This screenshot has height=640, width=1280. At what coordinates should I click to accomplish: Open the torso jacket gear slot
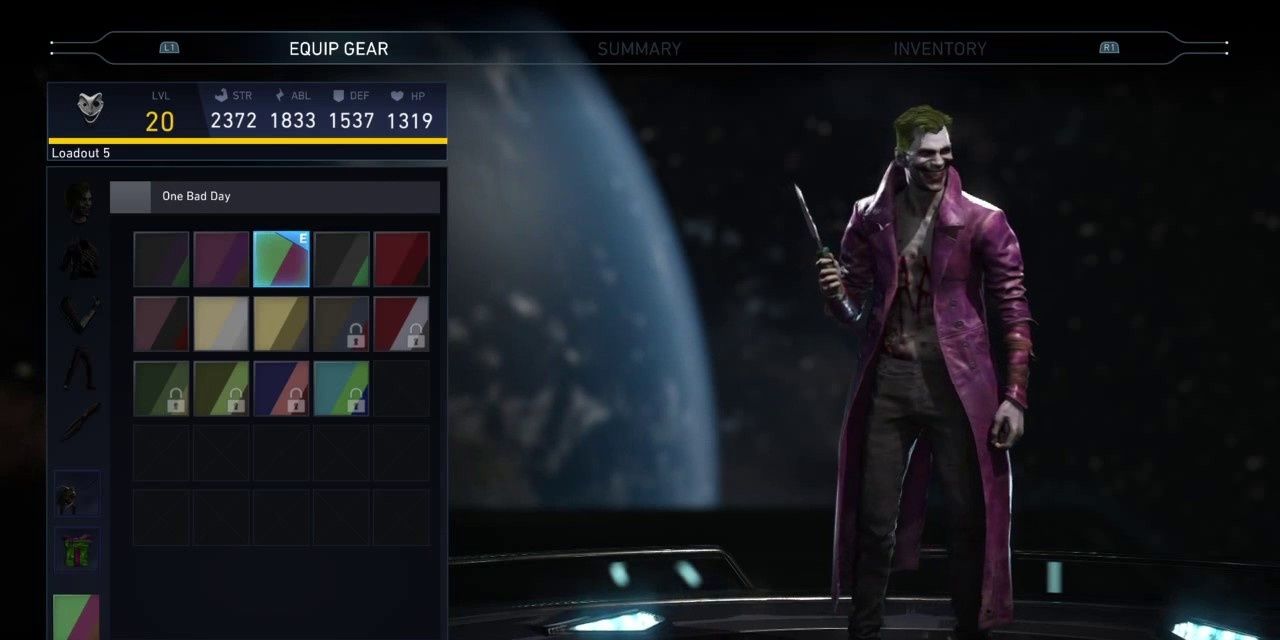point(79,258)
